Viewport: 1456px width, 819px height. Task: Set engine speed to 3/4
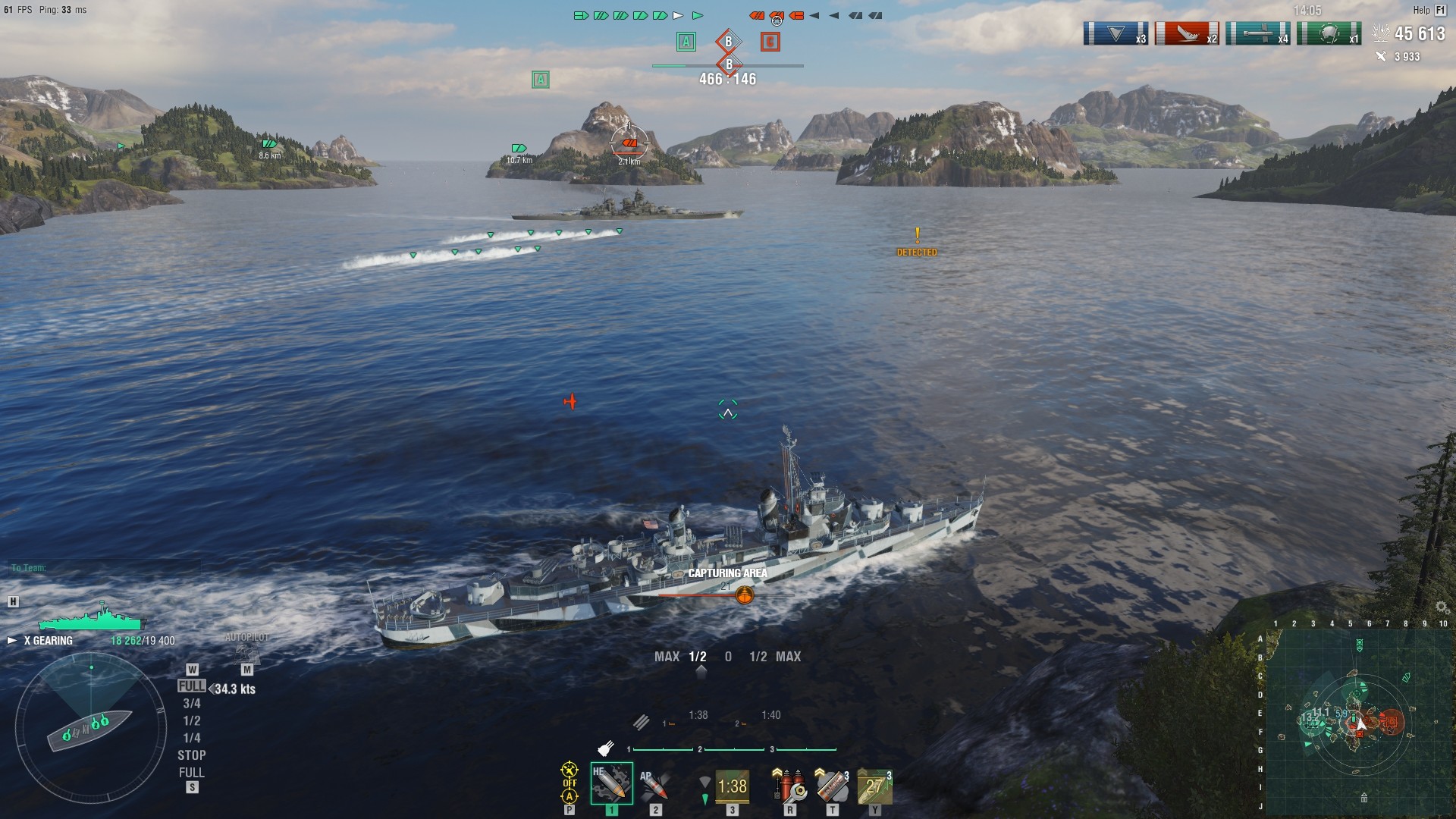[x=192, y=704]
